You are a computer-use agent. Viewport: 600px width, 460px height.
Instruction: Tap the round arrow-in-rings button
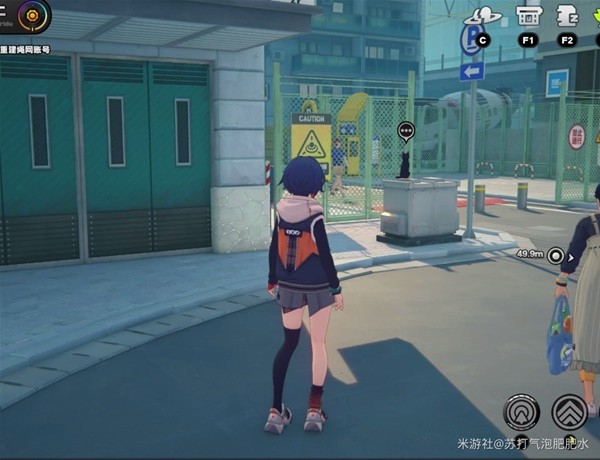point(521,411)
